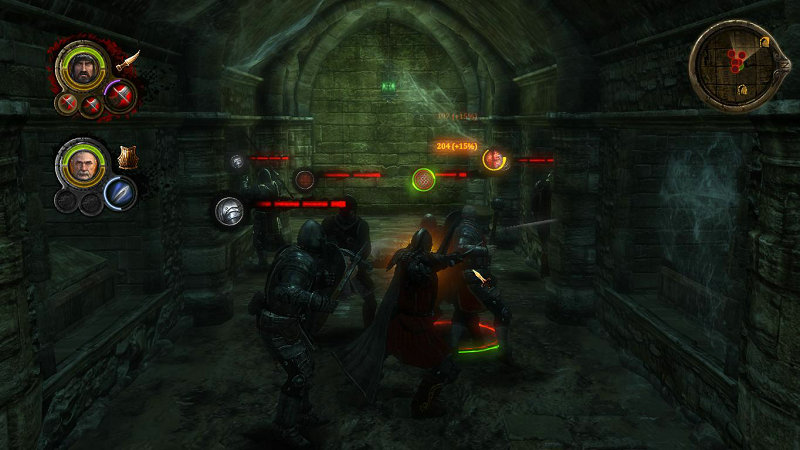
Task: Target the enemy marker with the yellow ring
Action: (493, 158)
